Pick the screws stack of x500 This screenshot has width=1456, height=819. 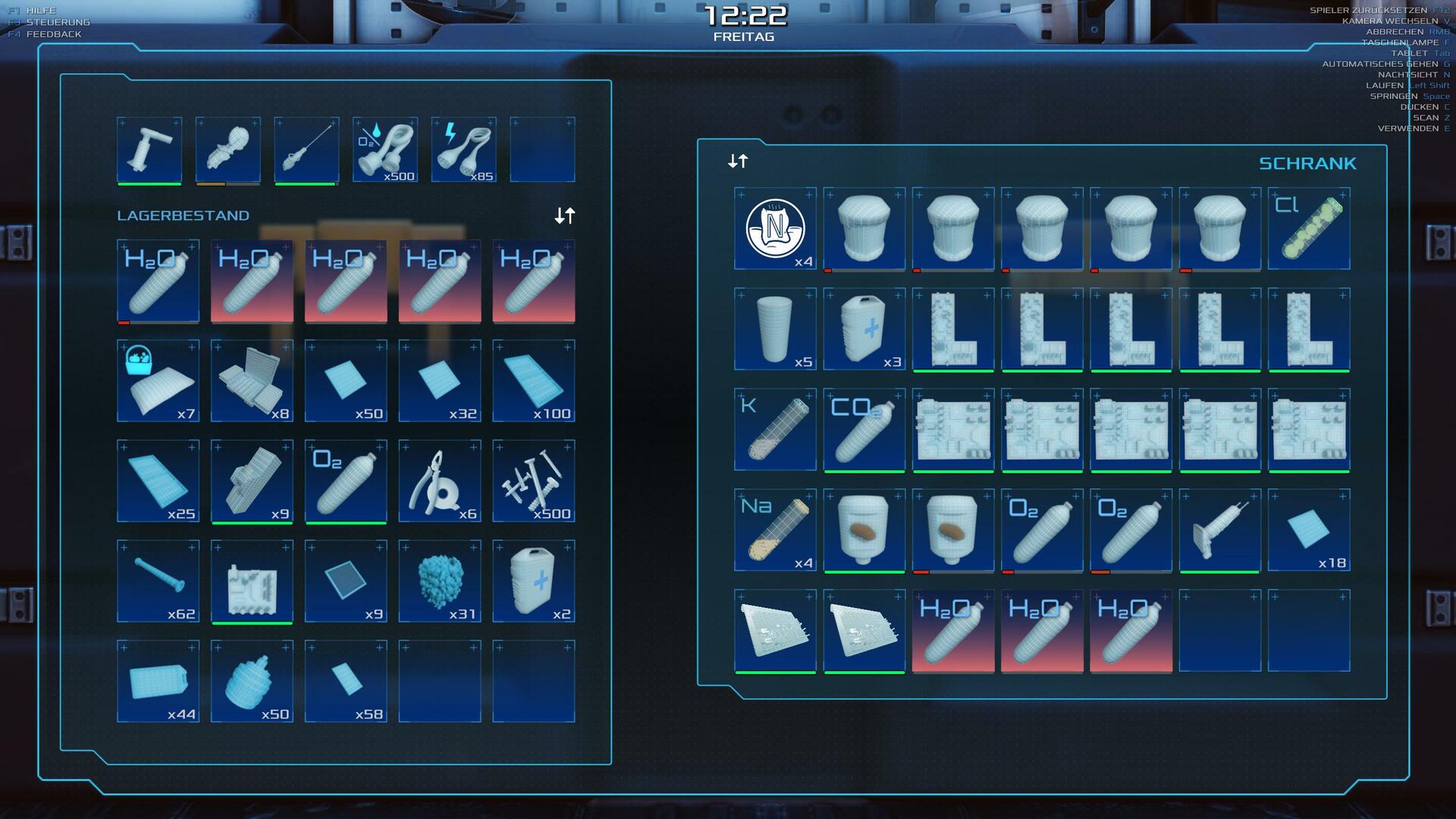[x=534, y=481]
